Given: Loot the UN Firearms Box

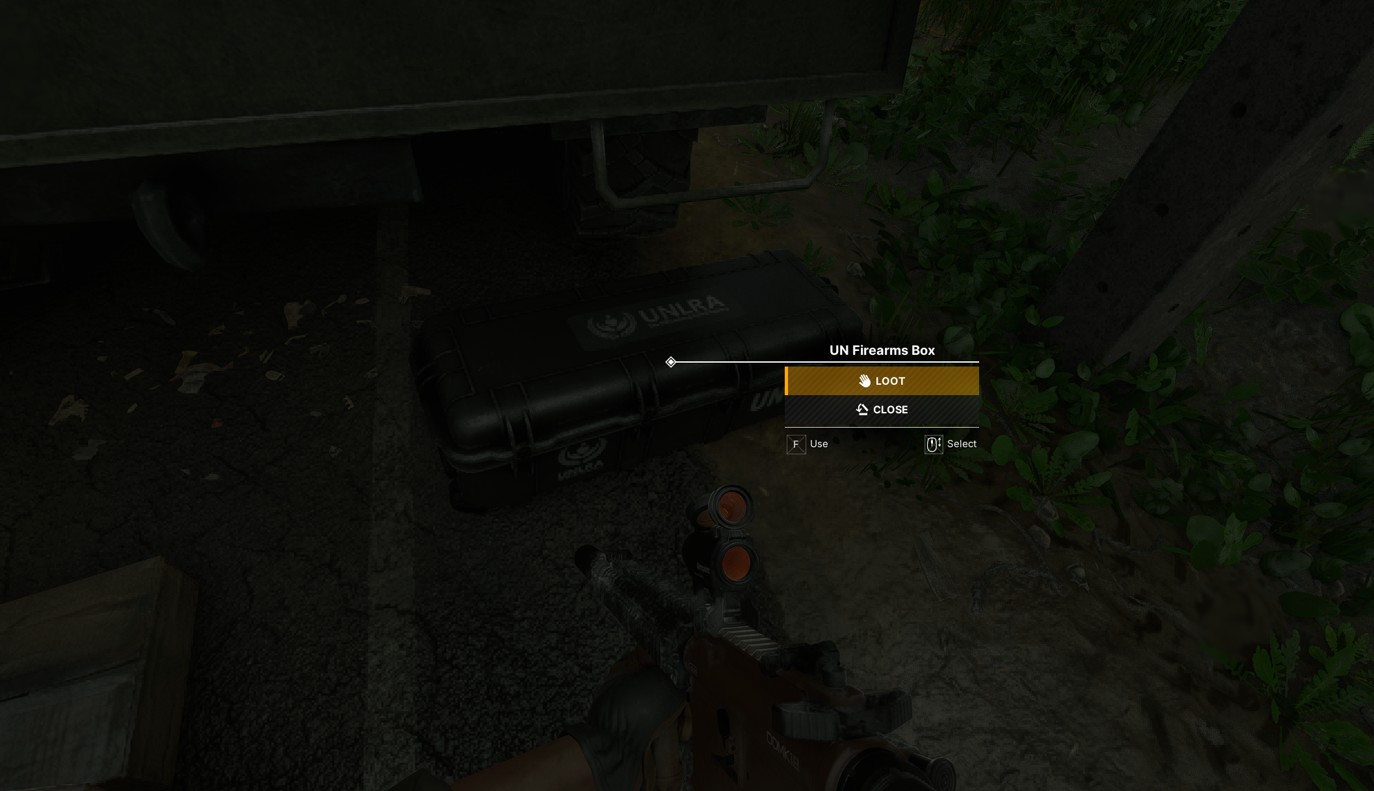Looking at the screenshot, I should 882,381.
